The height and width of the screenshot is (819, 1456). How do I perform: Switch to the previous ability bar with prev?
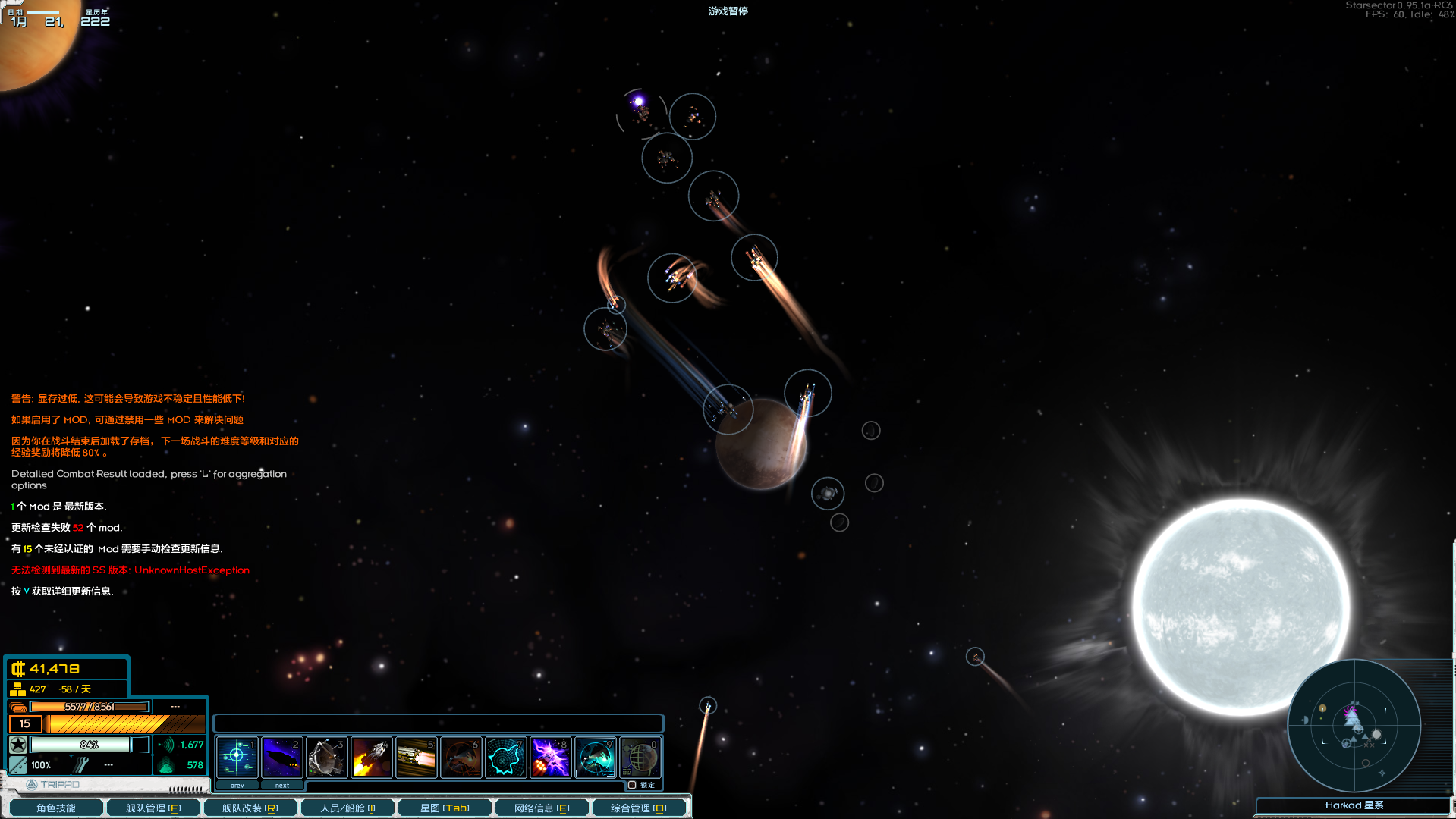pos(237,785)
